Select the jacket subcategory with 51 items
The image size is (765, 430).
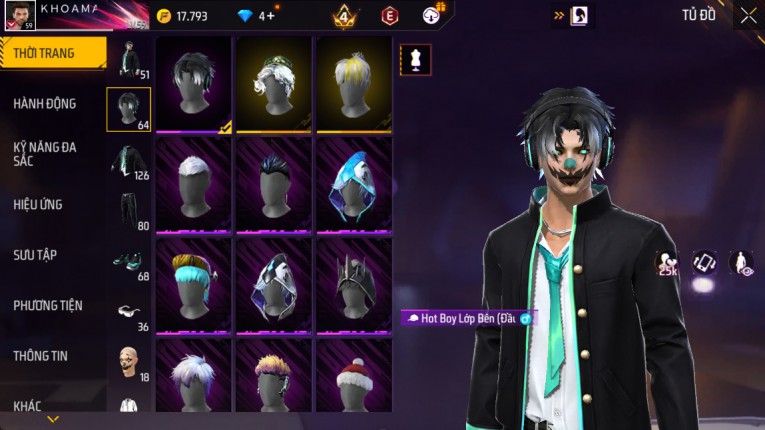(x=129, y=59)
